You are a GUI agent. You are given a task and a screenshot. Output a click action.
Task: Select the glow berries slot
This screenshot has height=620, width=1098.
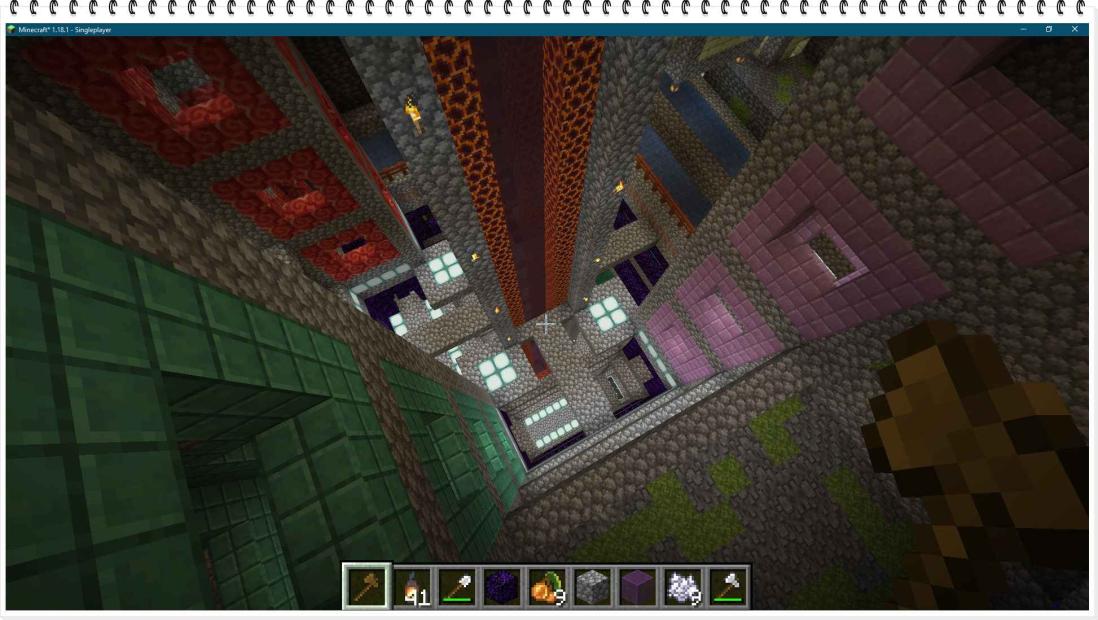point(547,587)
